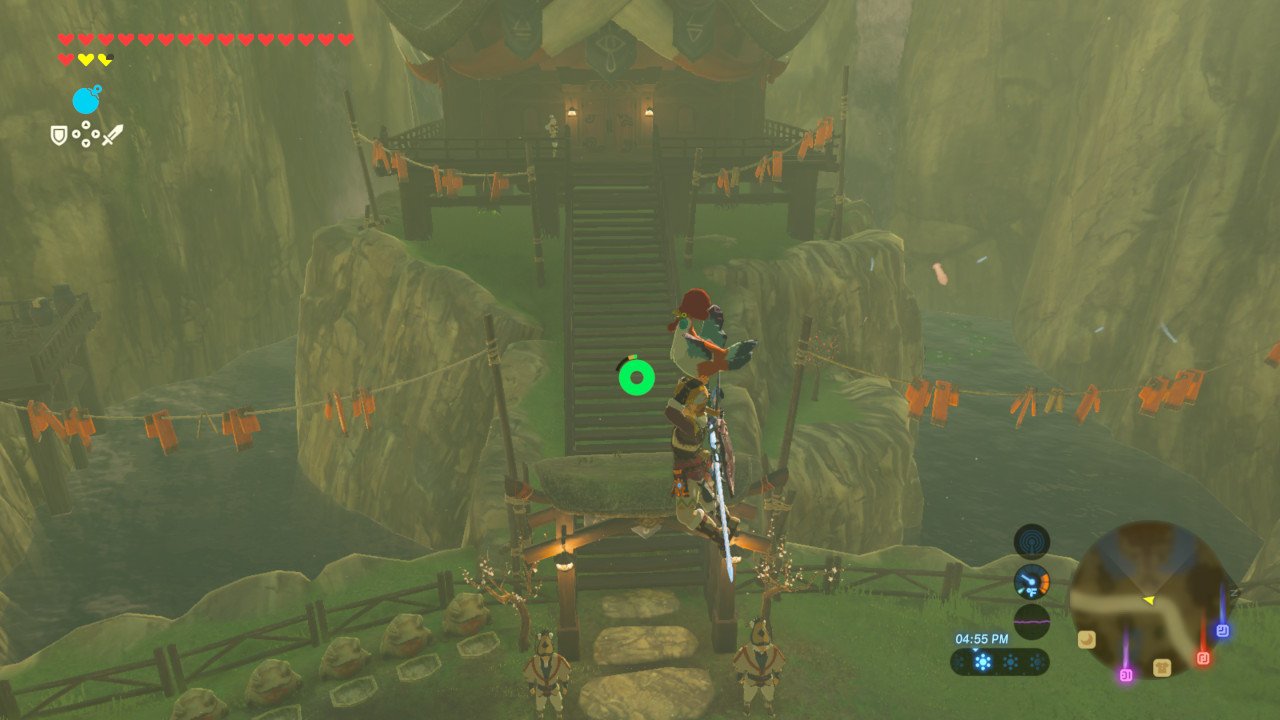The height and width of the screenshot is (720, 1280).
Task: Select the shirt-shaped armor shop marker
Action: [1162, 667]
